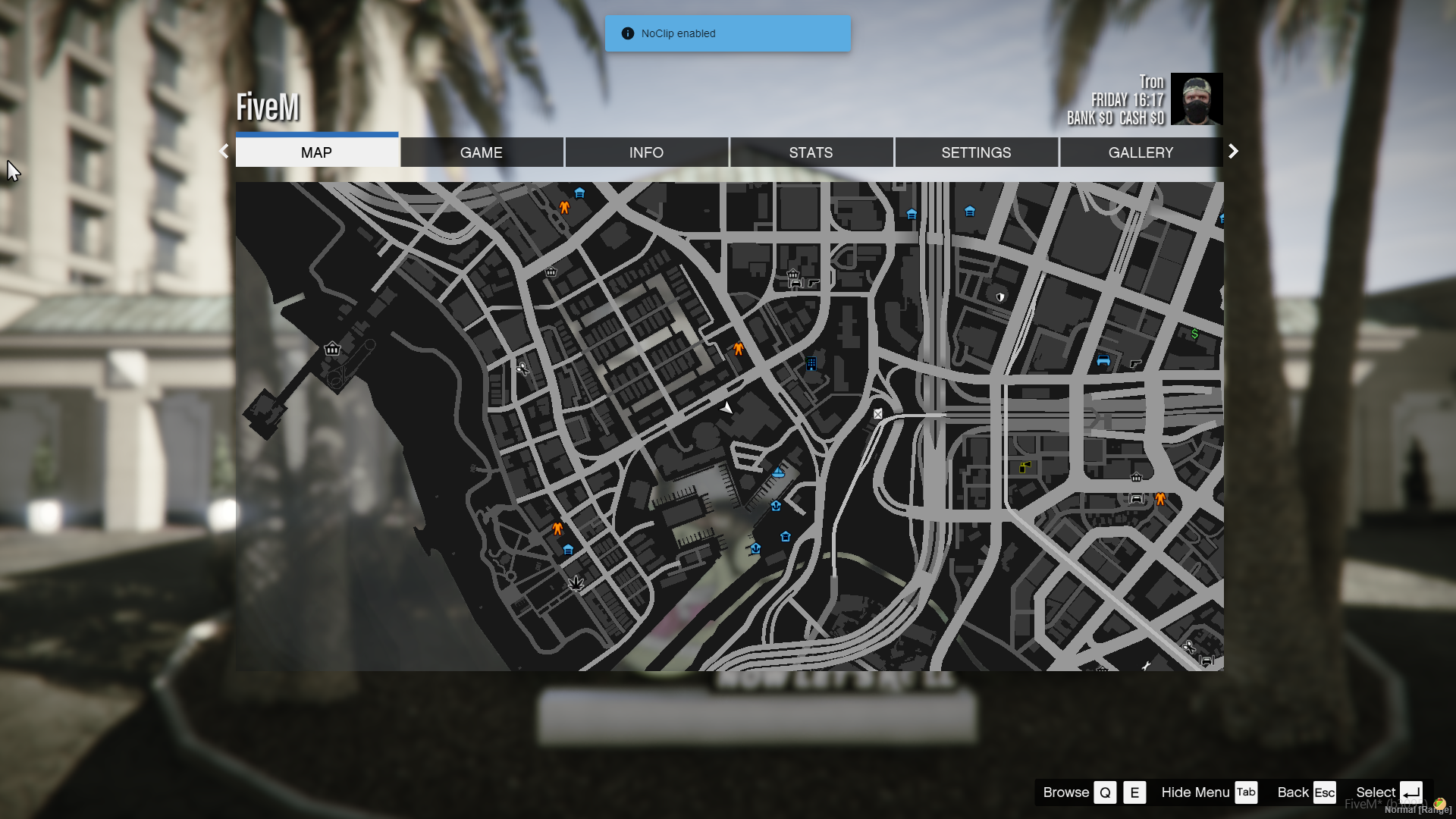Choose the white shield map marker
1456x819 pixels.
click(1000, 297)
